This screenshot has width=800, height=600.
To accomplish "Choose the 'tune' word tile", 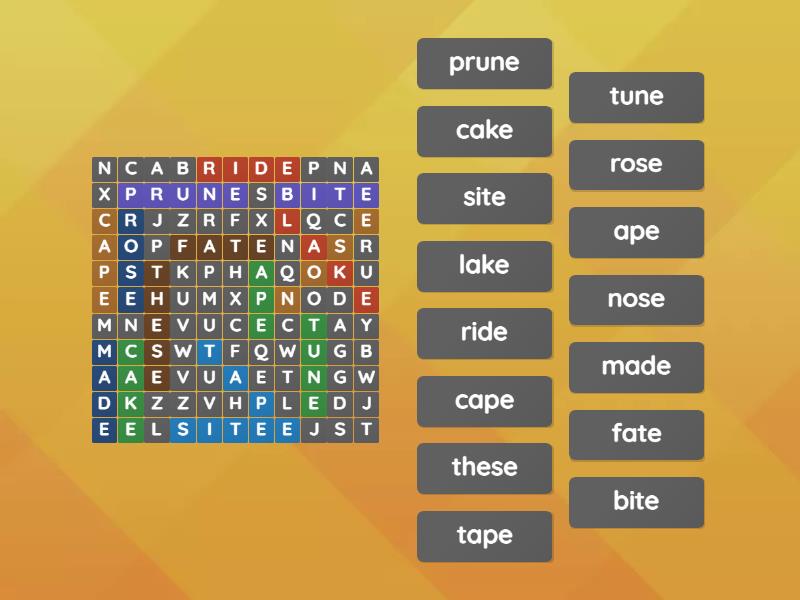I will click(636, 97).
